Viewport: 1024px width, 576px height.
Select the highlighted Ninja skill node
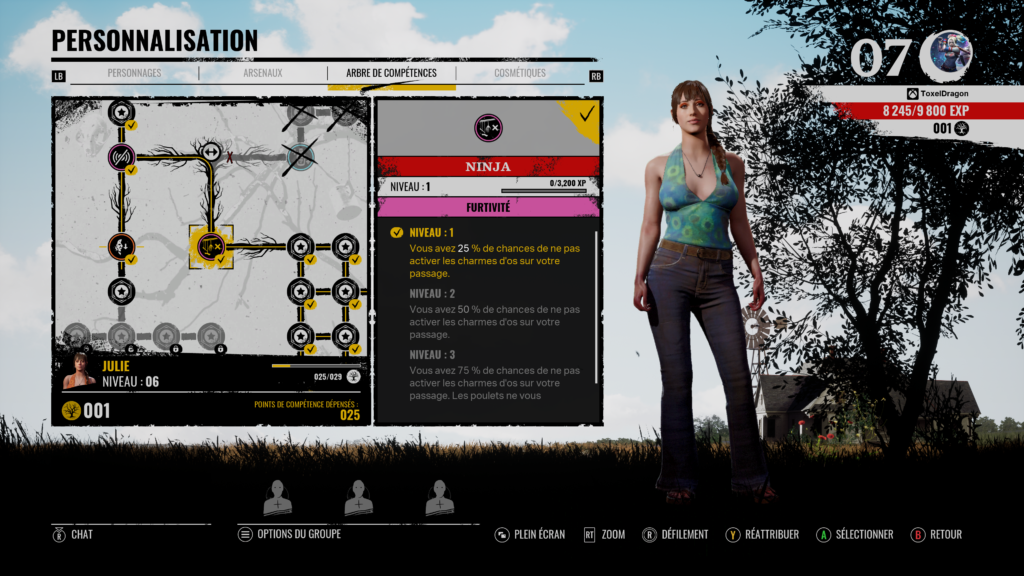(x=211, y=246)
